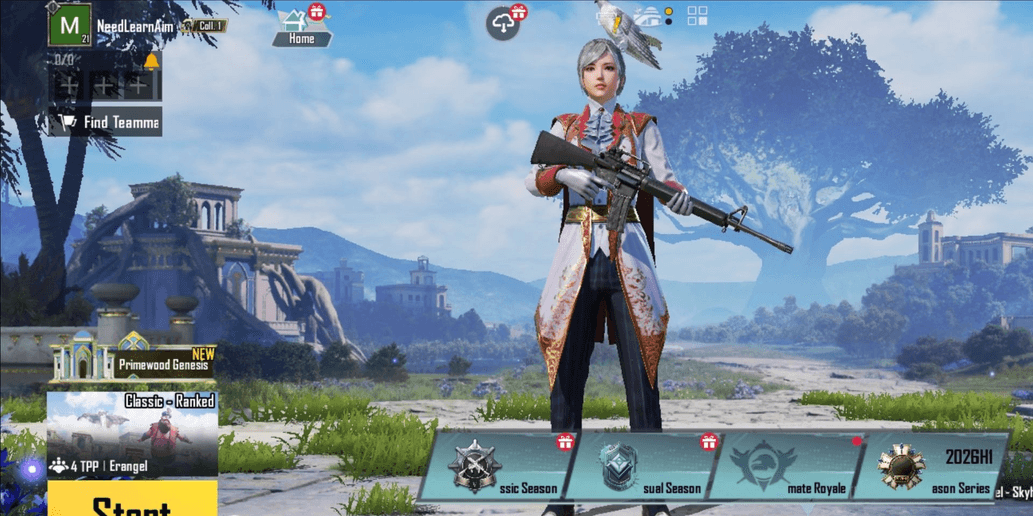Open the four-squares grid menu icon
The height and width of the screenshot is (516, 1033).
(x=697, y=16)
